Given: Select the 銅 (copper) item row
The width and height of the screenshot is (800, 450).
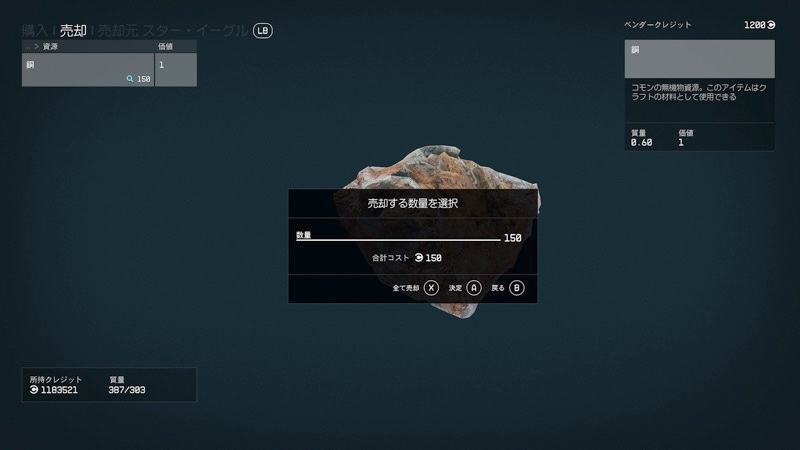Looking at the screenshot, I should coord(87,70).
